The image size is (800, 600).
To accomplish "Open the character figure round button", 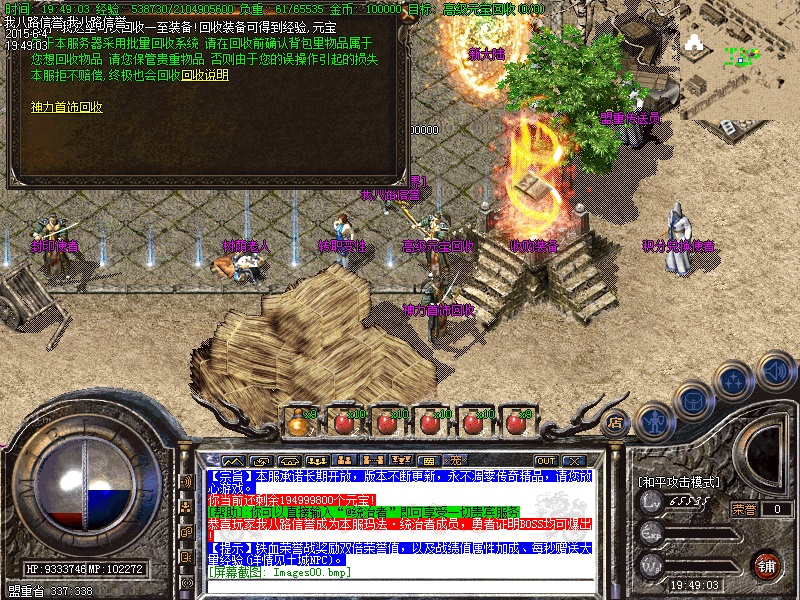I will pyautogui.click(x=653, y=420).
